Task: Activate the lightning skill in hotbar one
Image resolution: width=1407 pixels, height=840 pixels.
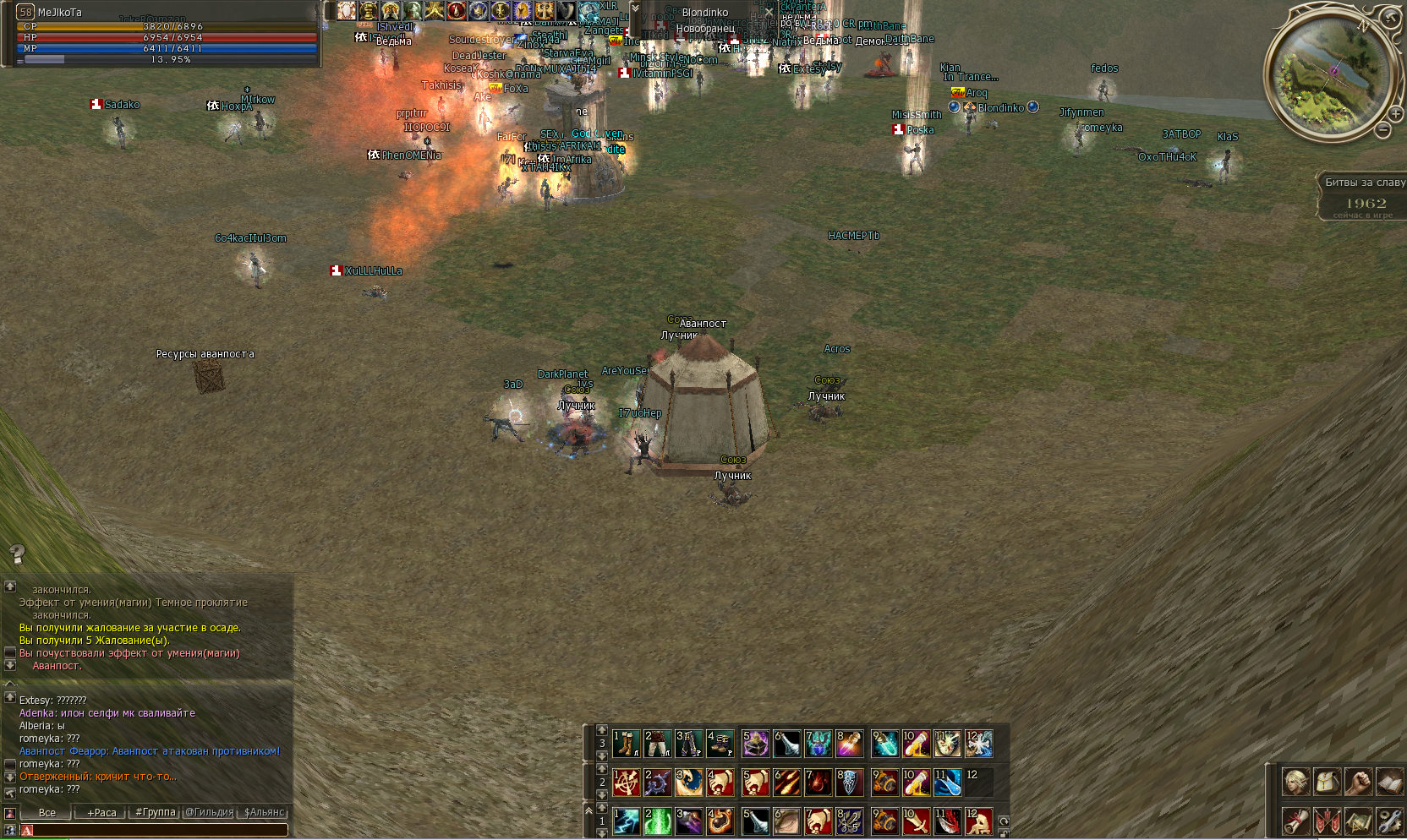Action: (626, 821)
